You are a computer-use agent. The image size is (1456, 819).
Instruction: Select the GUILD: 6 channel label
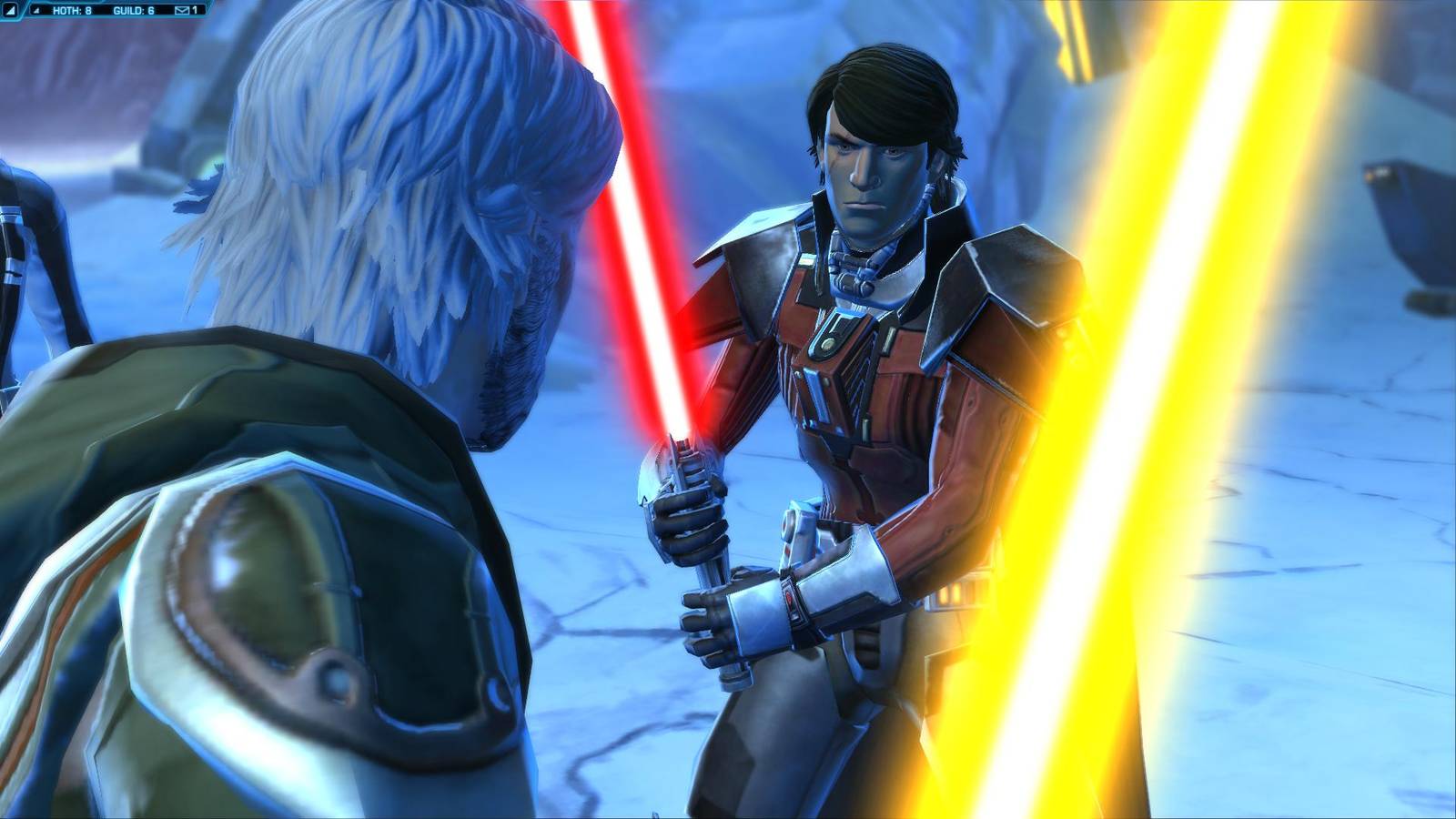134,8
